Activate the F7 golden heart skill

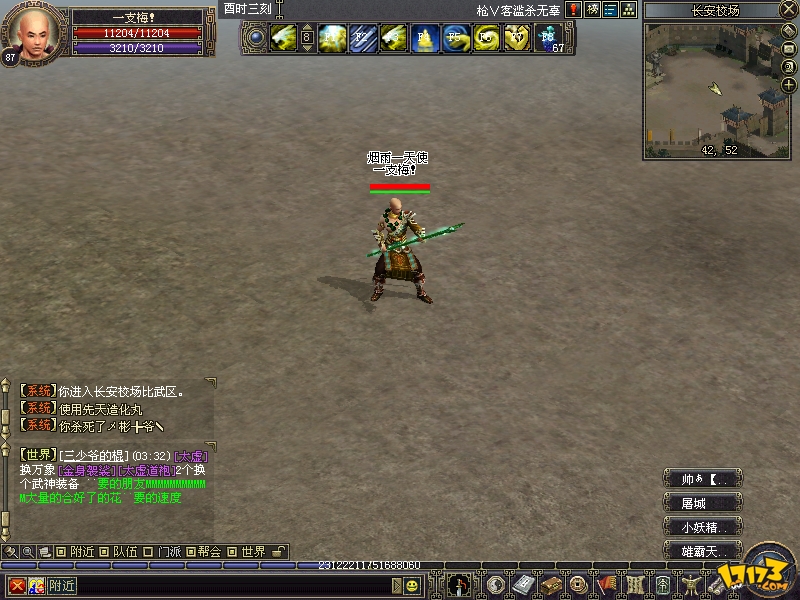(516, 39)
